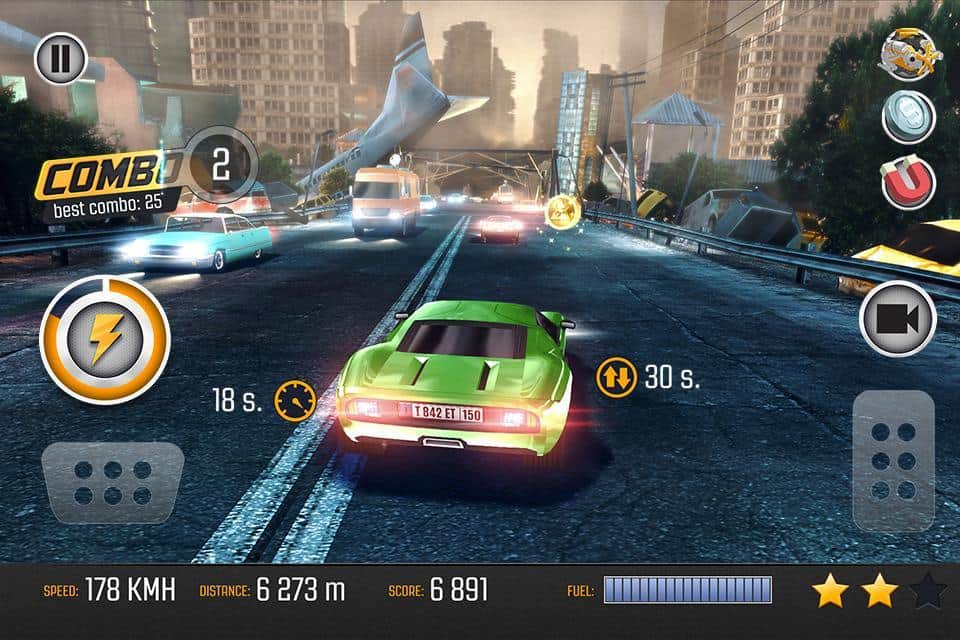Use the wrench repair power-up
960x640 pixels.
pos(908,54)
